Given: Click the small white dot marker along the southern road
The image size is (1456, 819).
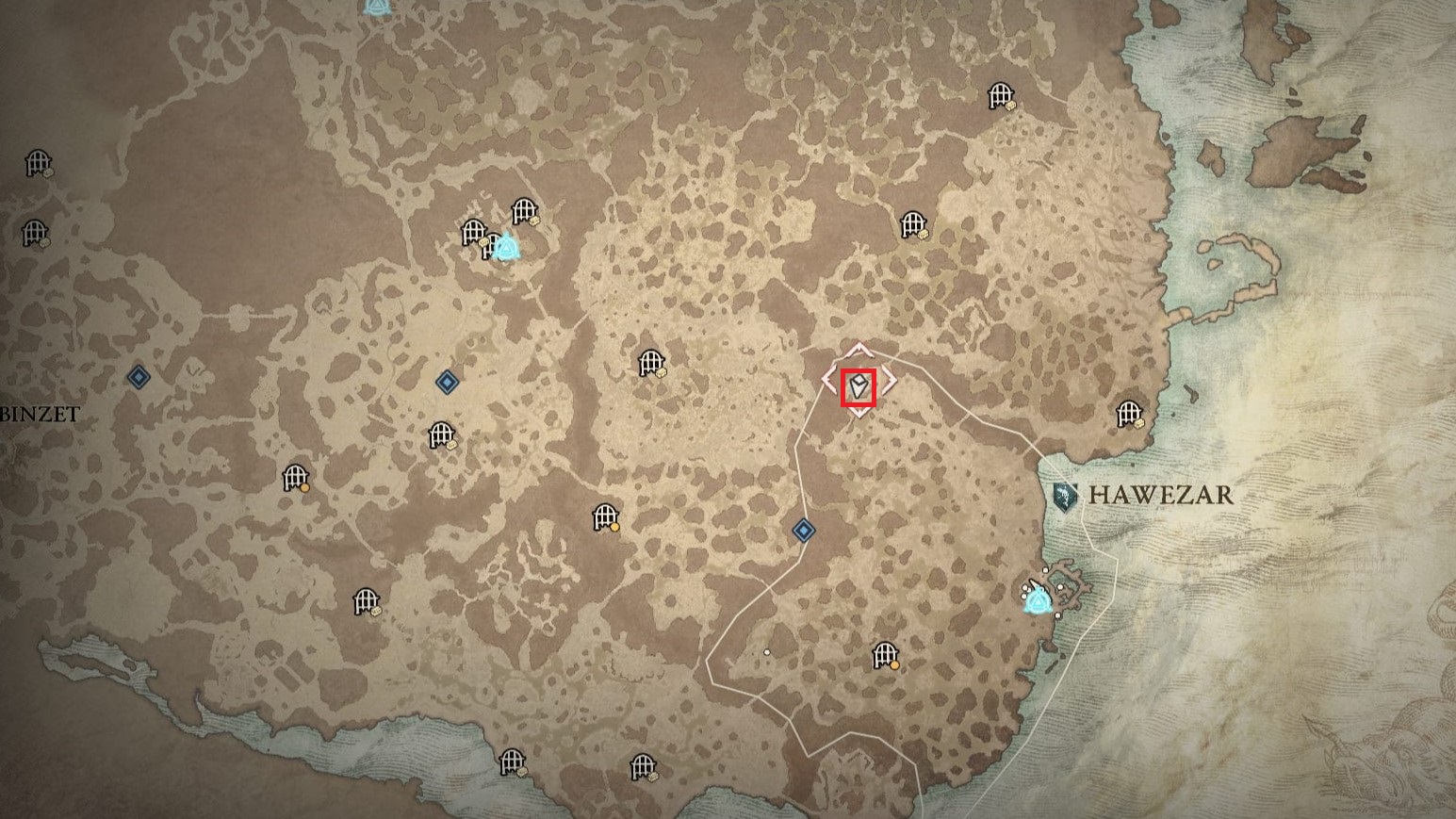Looking at the screenshot, I should [768, 652].
